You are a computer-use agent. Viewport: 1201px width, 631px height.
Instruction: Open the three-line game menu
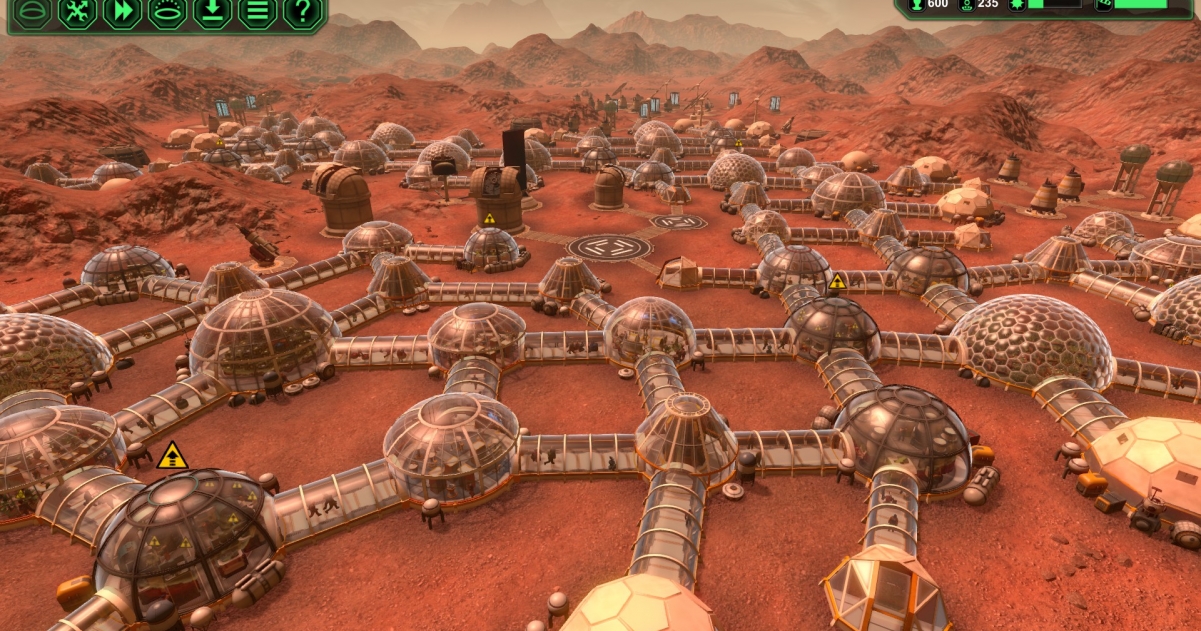[257, 13]
